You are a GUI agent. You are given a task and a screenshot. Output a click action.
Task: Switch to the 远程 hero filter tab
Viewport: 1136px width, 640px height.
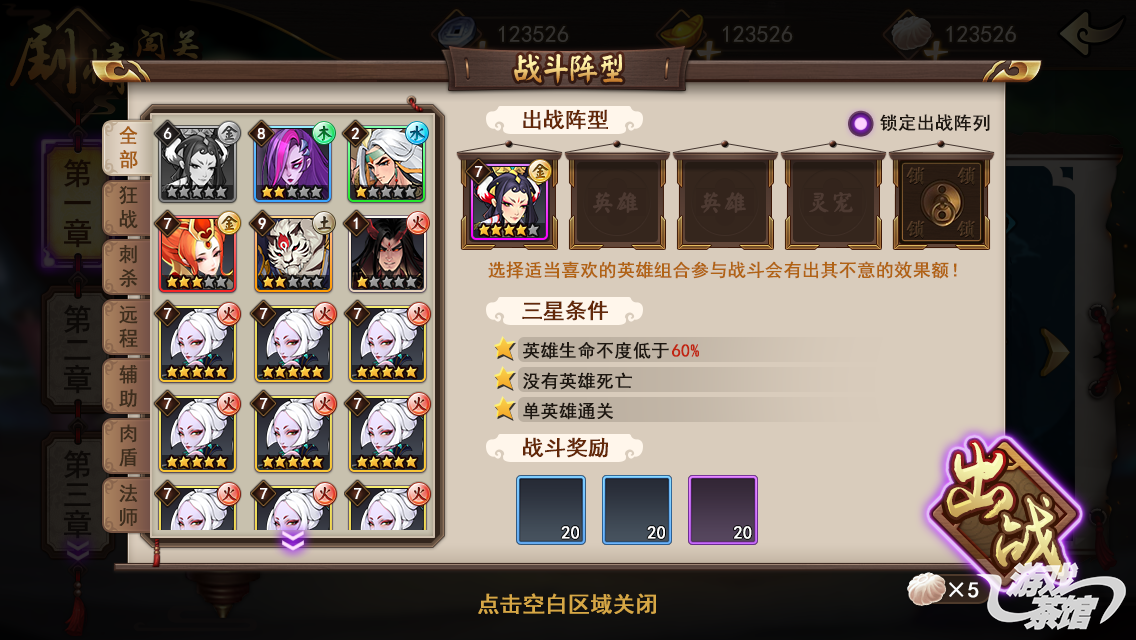tap(128, 325)
